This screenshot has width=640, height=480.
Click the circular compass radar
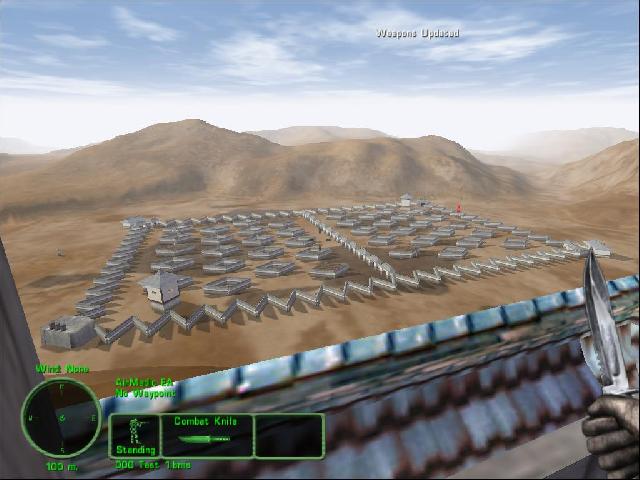click(60, 417)
